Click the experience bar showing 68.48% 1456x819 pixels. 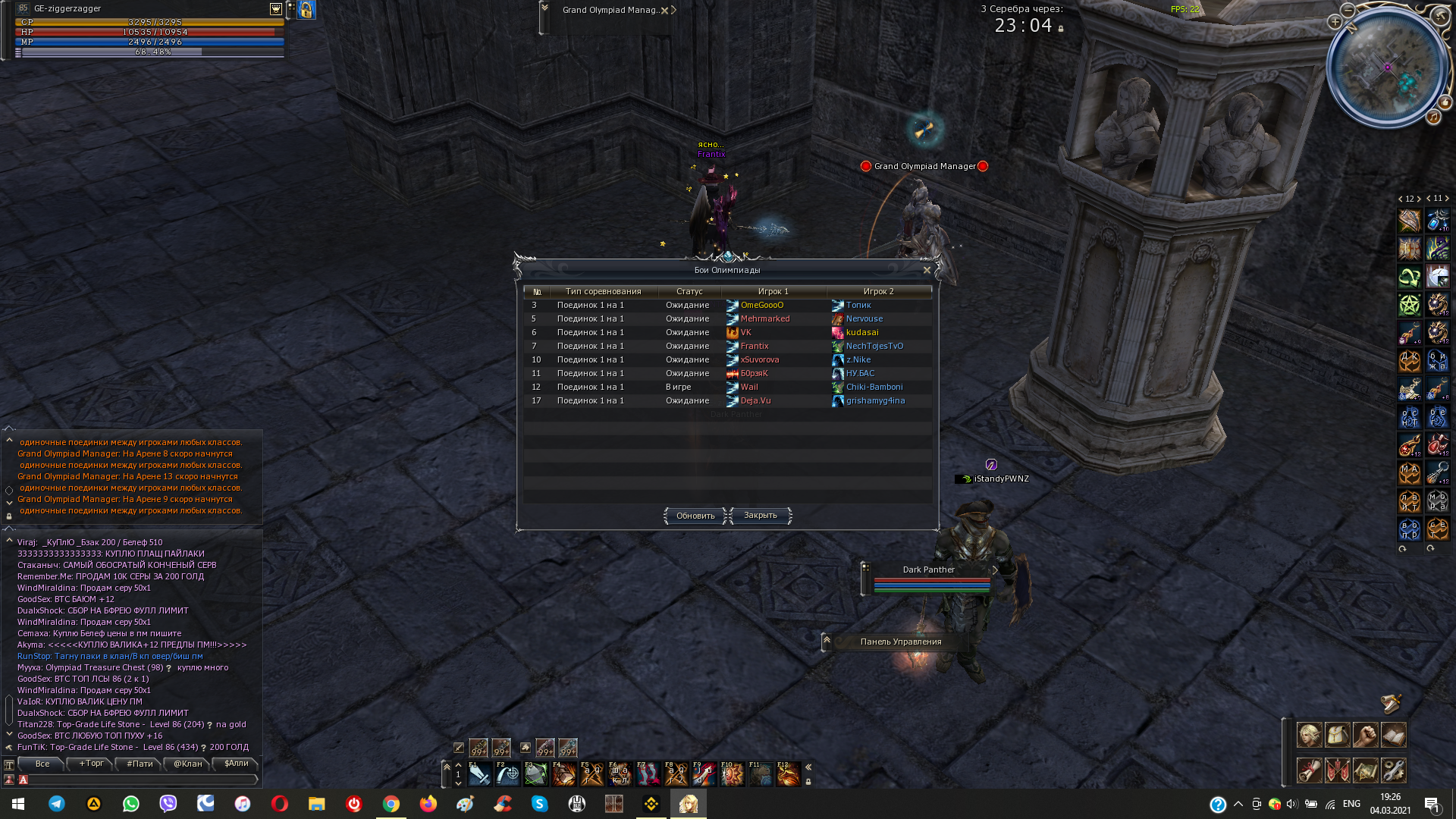click(146, 54)
